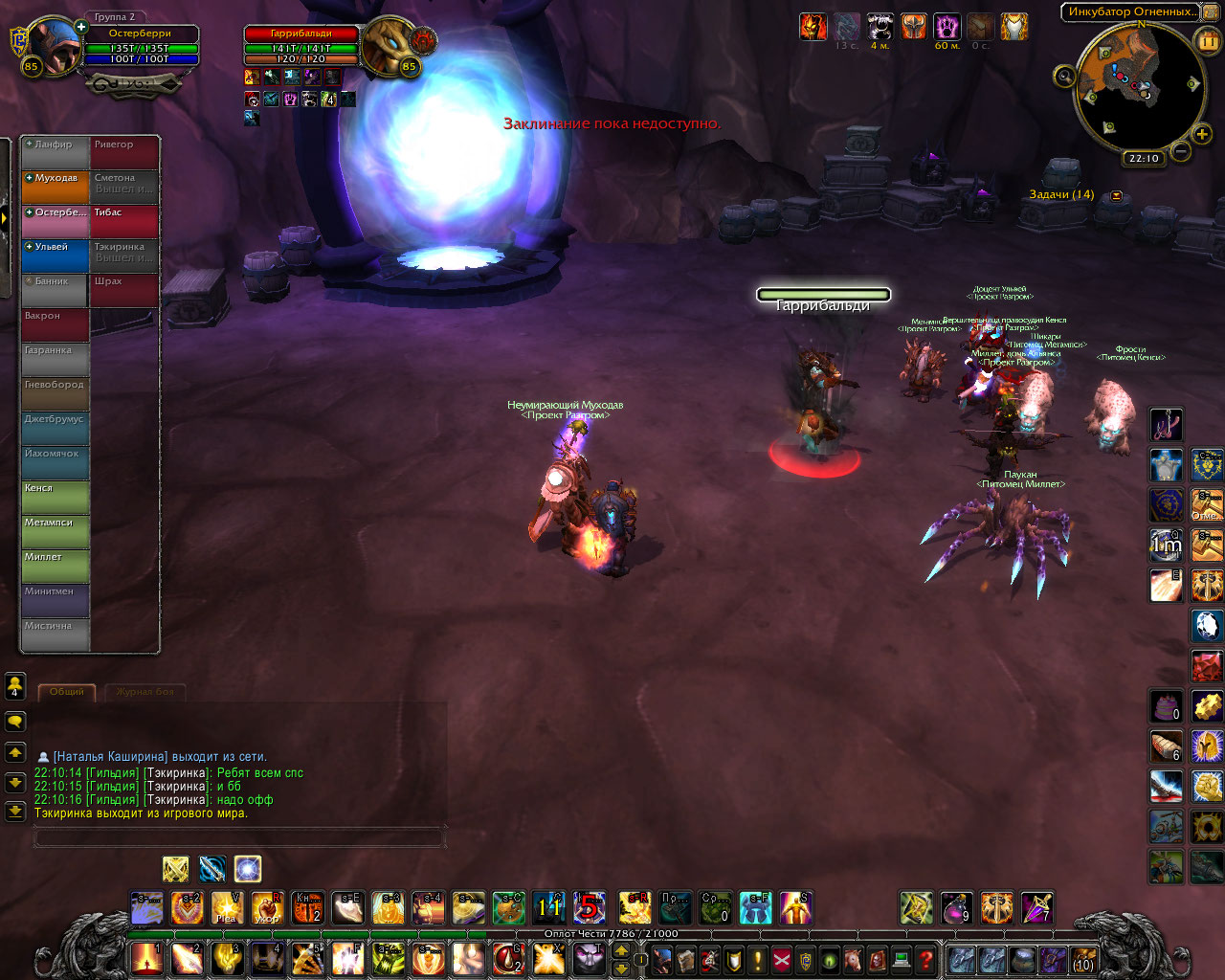Choose Ульвей in the raid frame list
Screen dimensions: 1225x980
[x=56, y=256]
